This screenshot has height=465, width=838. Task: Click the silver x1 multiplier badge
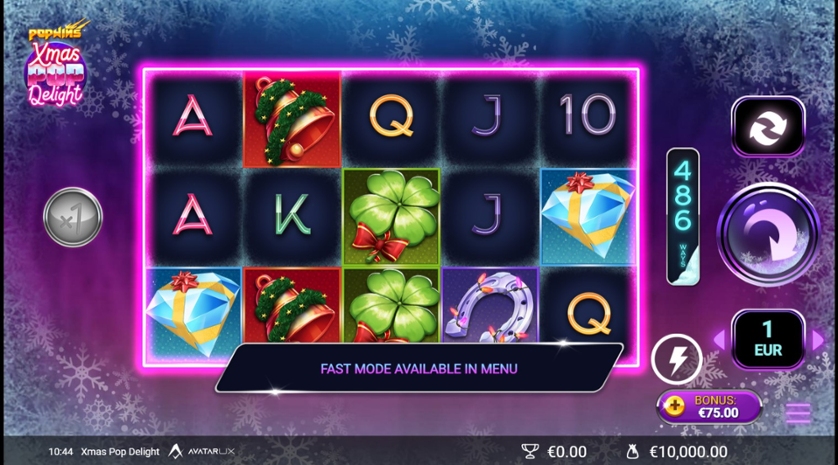click(x=72, y=217)
